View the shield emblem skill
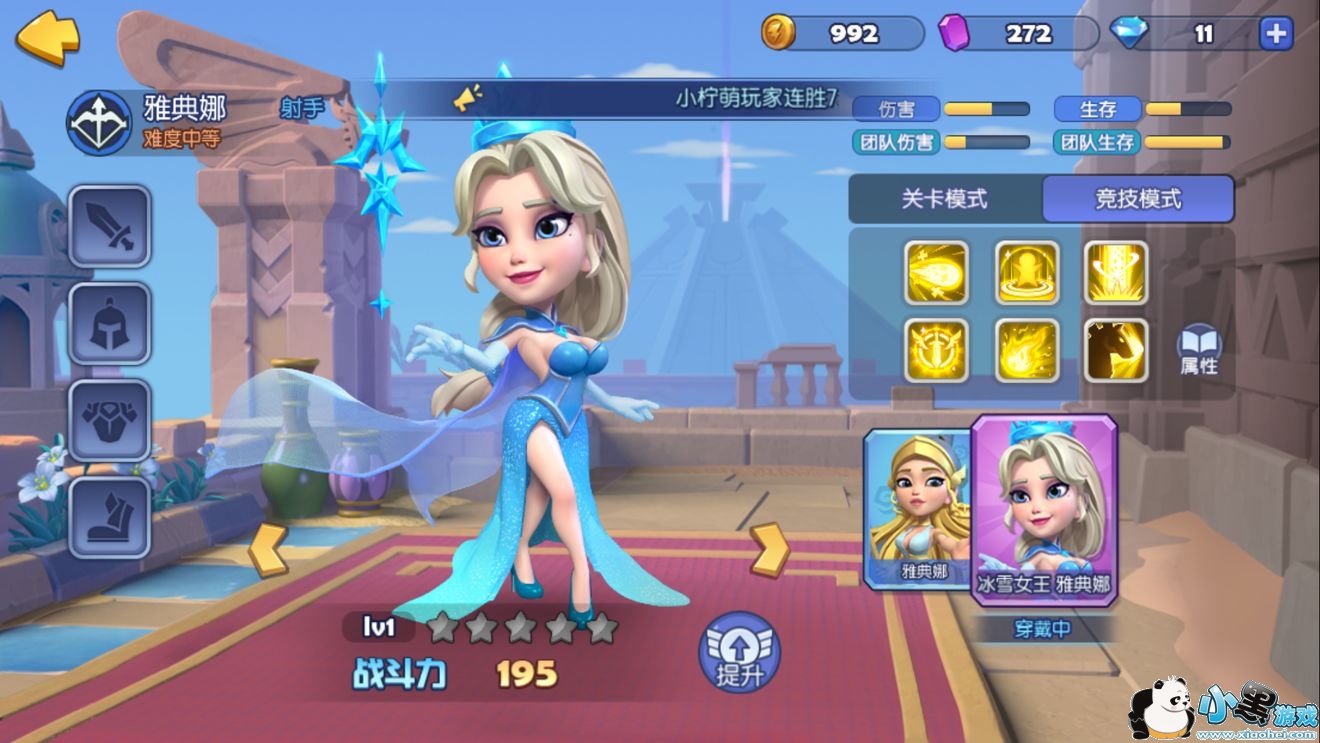 937,350
